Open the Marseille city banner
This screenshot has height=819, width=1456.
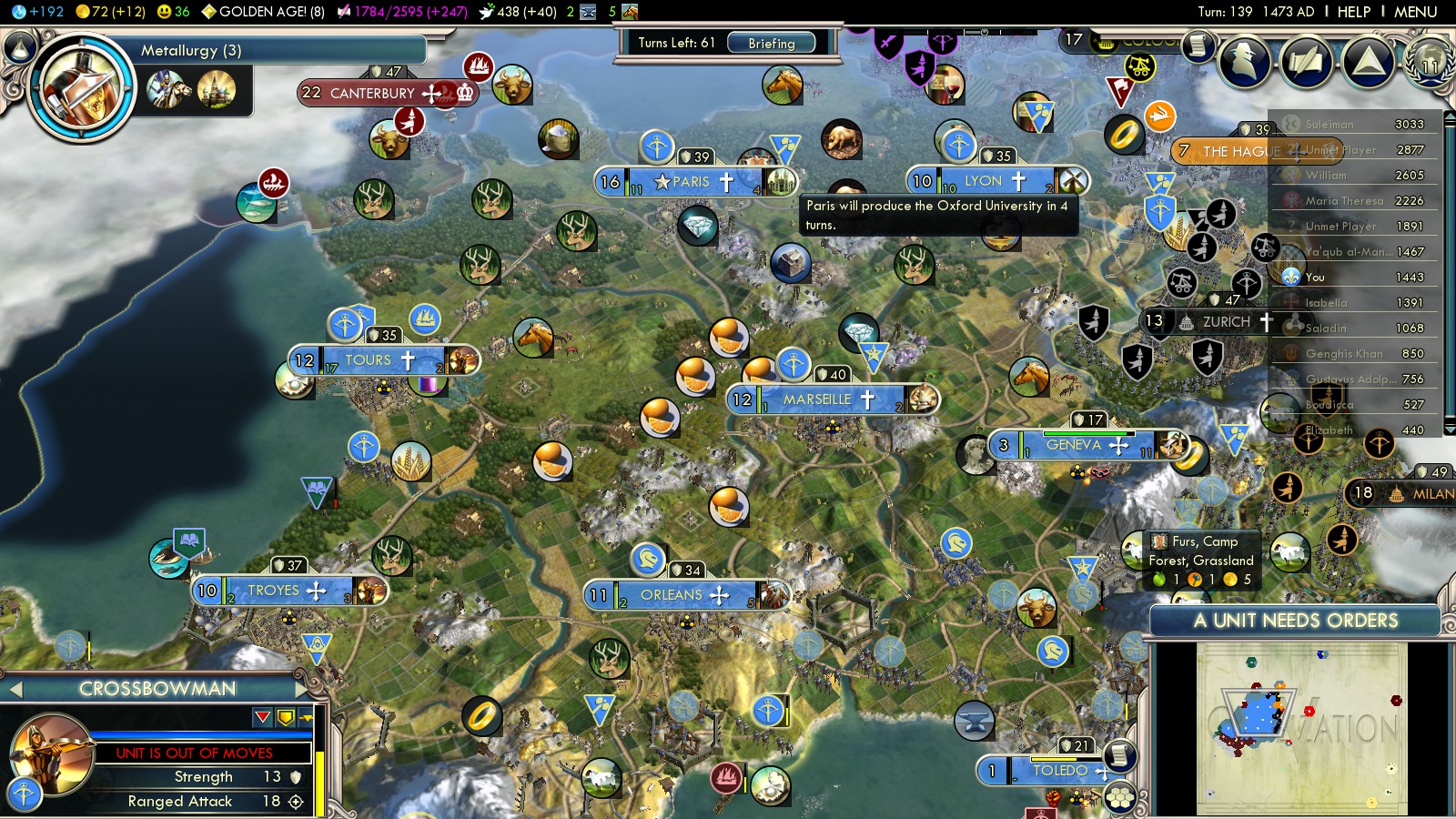pyautogui.click(x=816, y=399)
